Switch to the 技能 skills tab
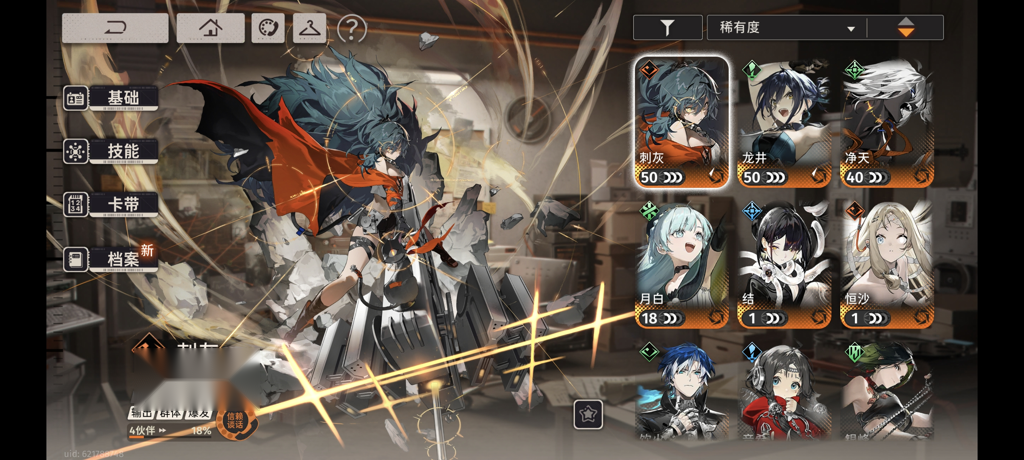 click(x=112, y=151)
